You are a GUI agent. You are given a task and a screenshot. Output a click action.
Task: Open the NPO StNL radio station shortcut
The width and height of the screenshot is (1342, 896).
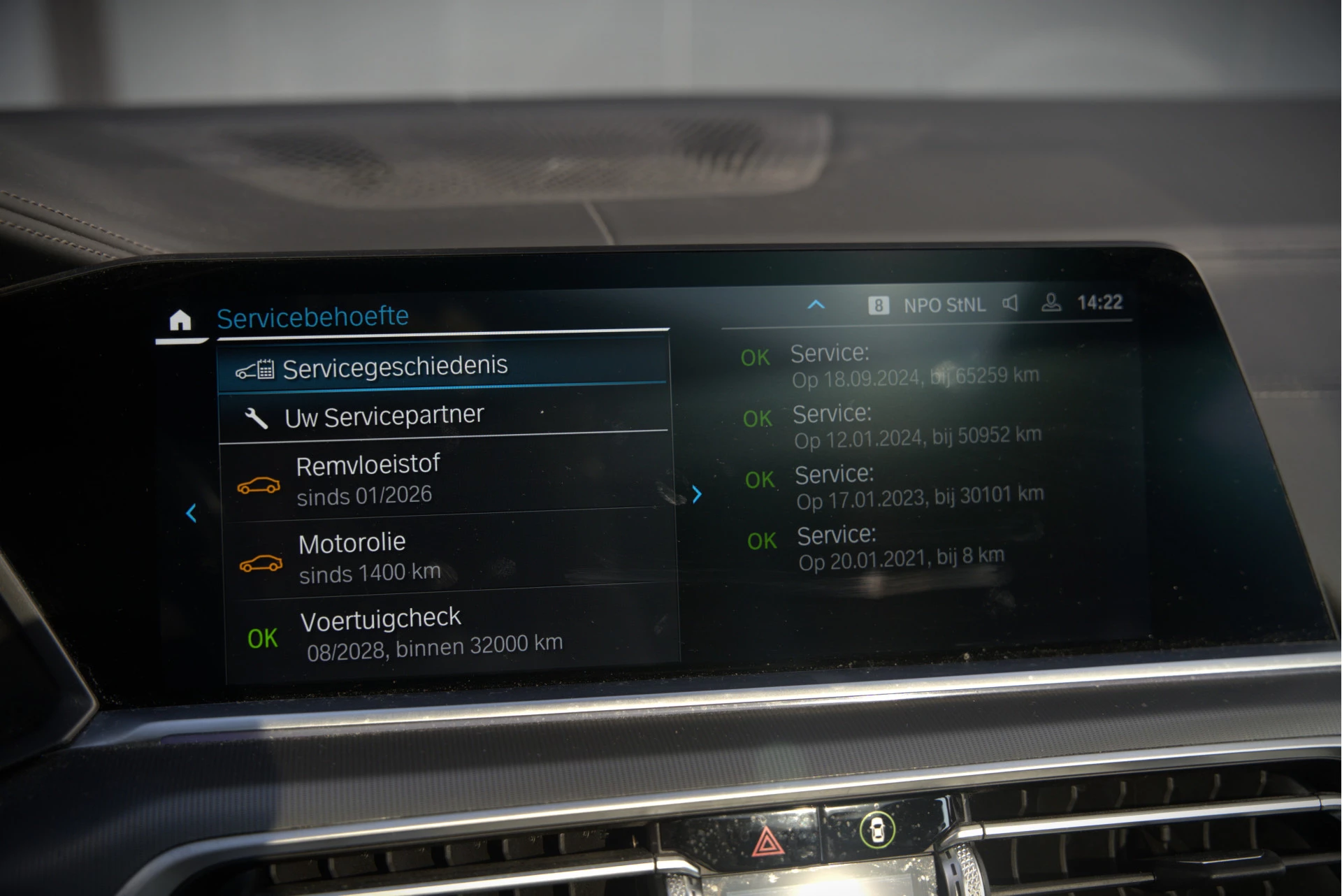click(944, 305)
